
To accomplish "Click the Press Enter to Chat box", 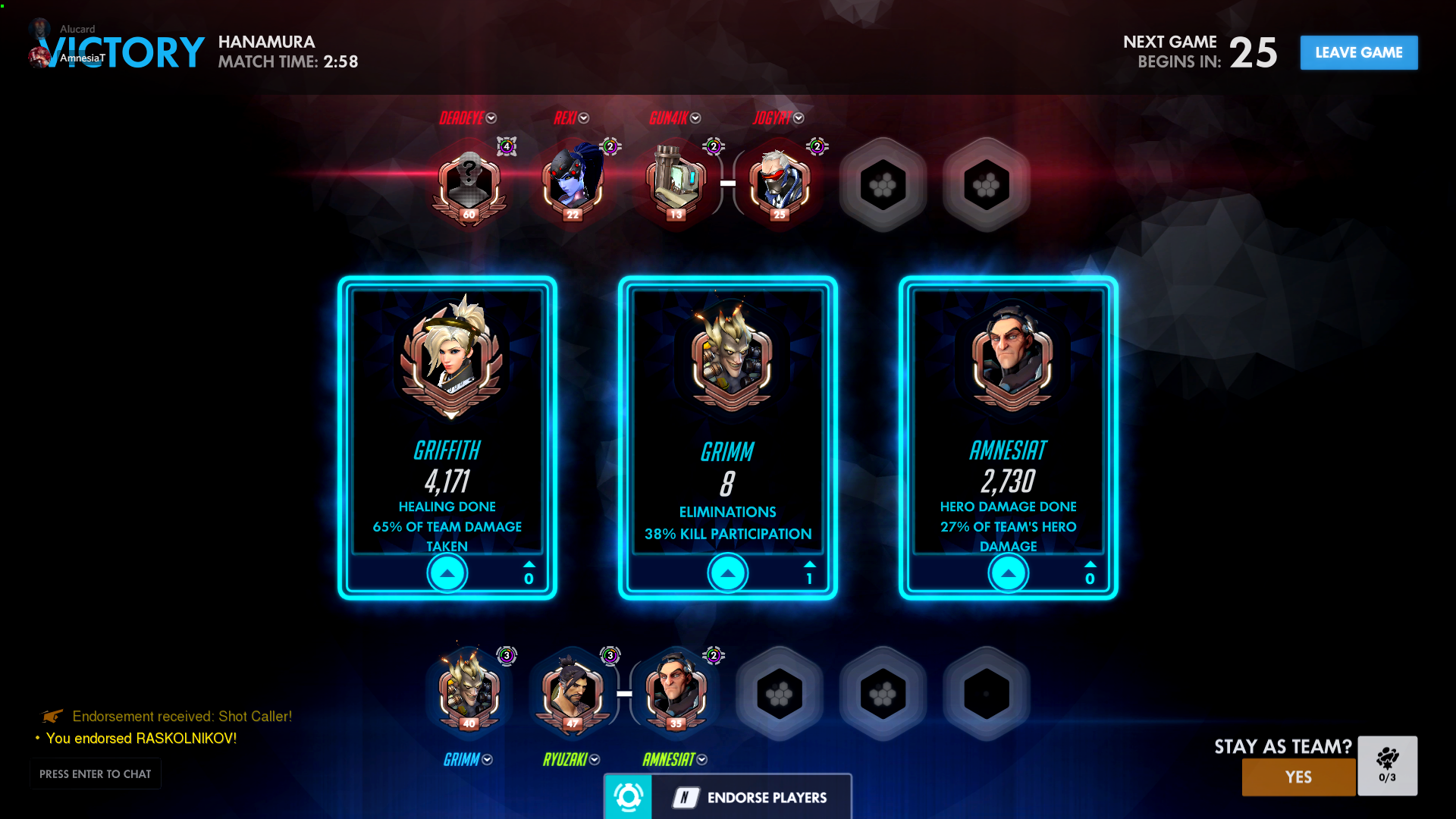I will 96,773.
